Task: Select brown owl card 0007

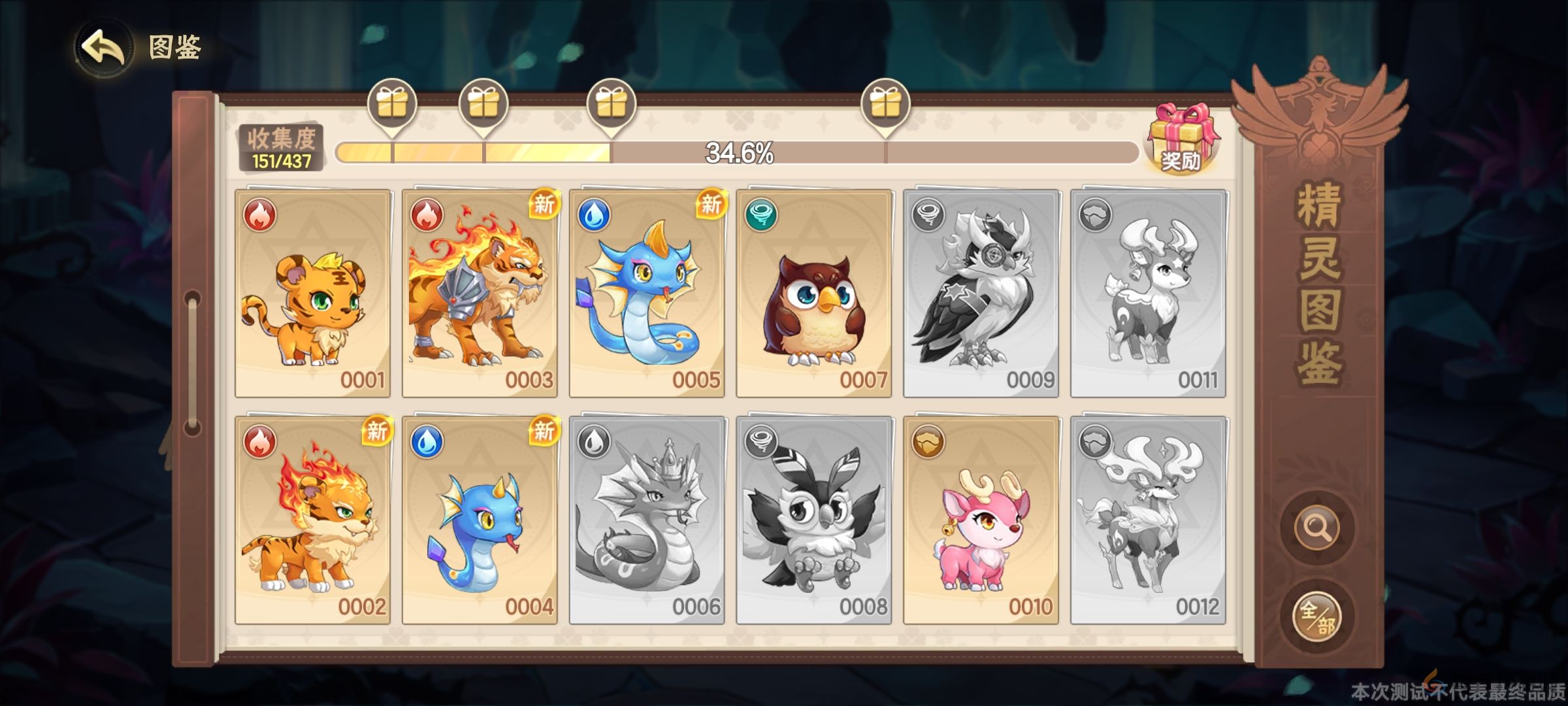Action: pyautogui.click(x=814, y=294)
